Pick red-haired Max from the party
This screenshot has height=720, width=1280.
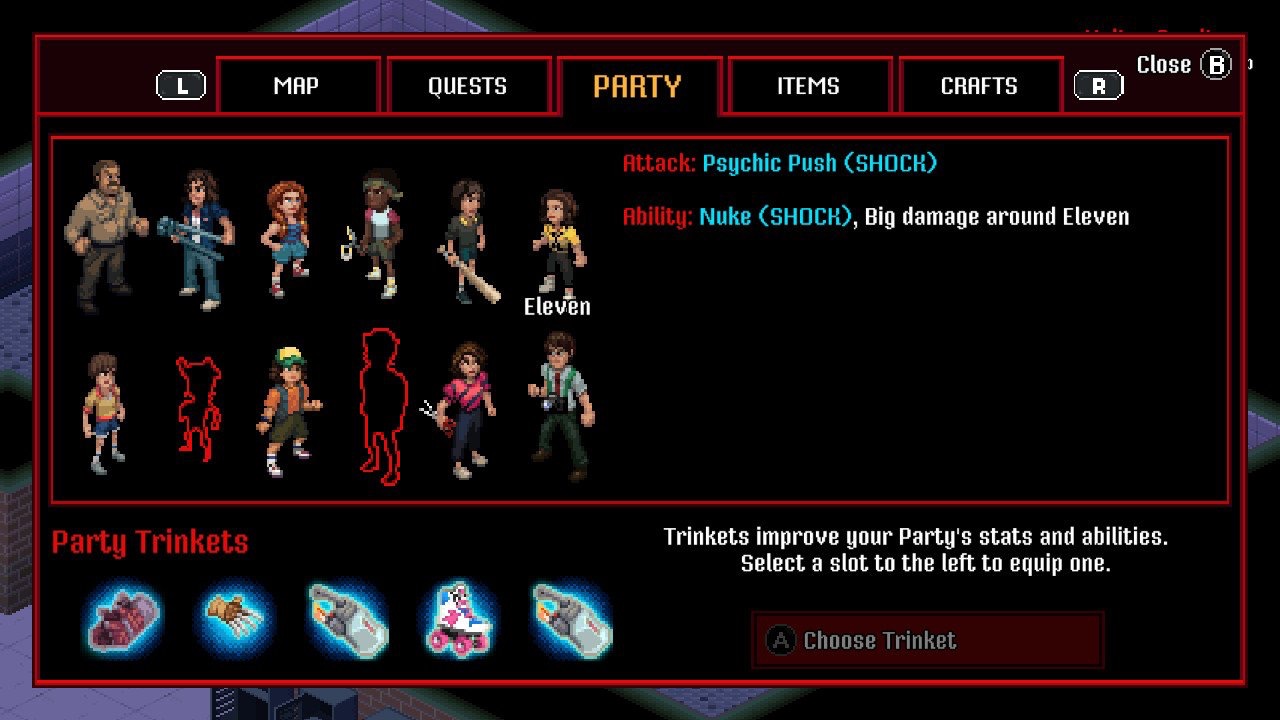point(285,238)
